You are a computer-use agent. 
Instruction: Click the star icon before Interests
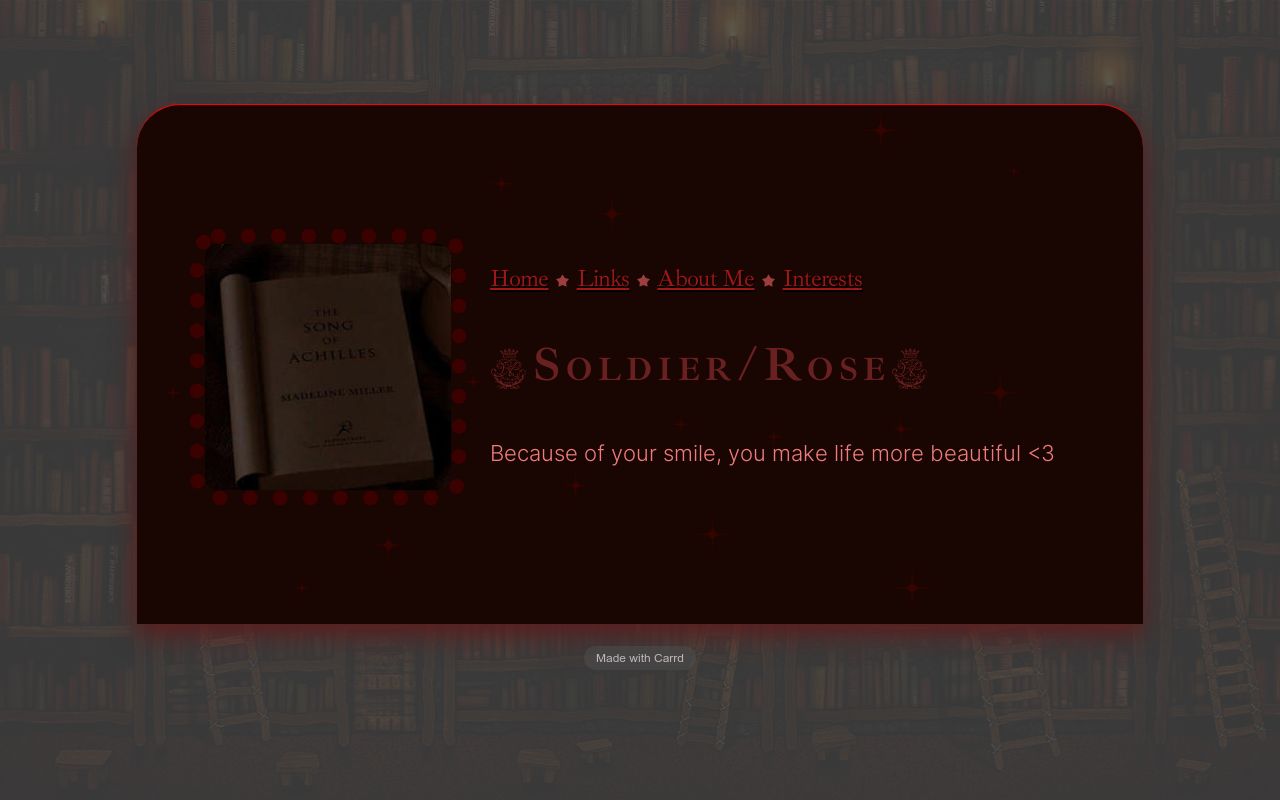[x=768, y=281]
